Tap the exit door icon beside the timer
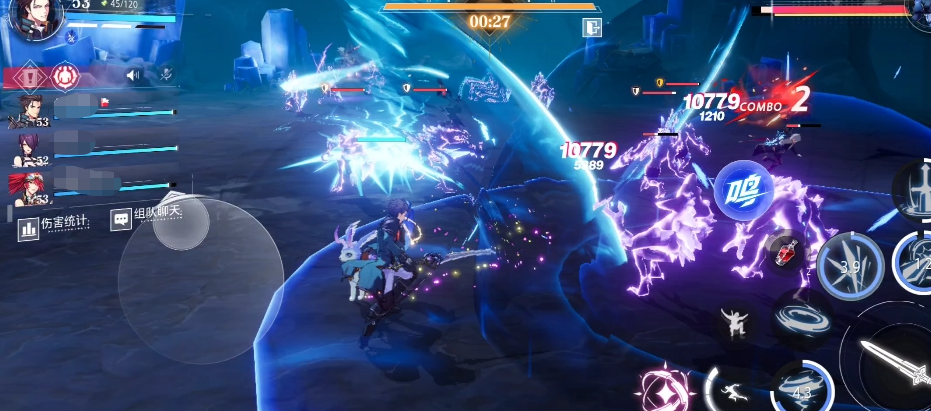 point(592,27)
